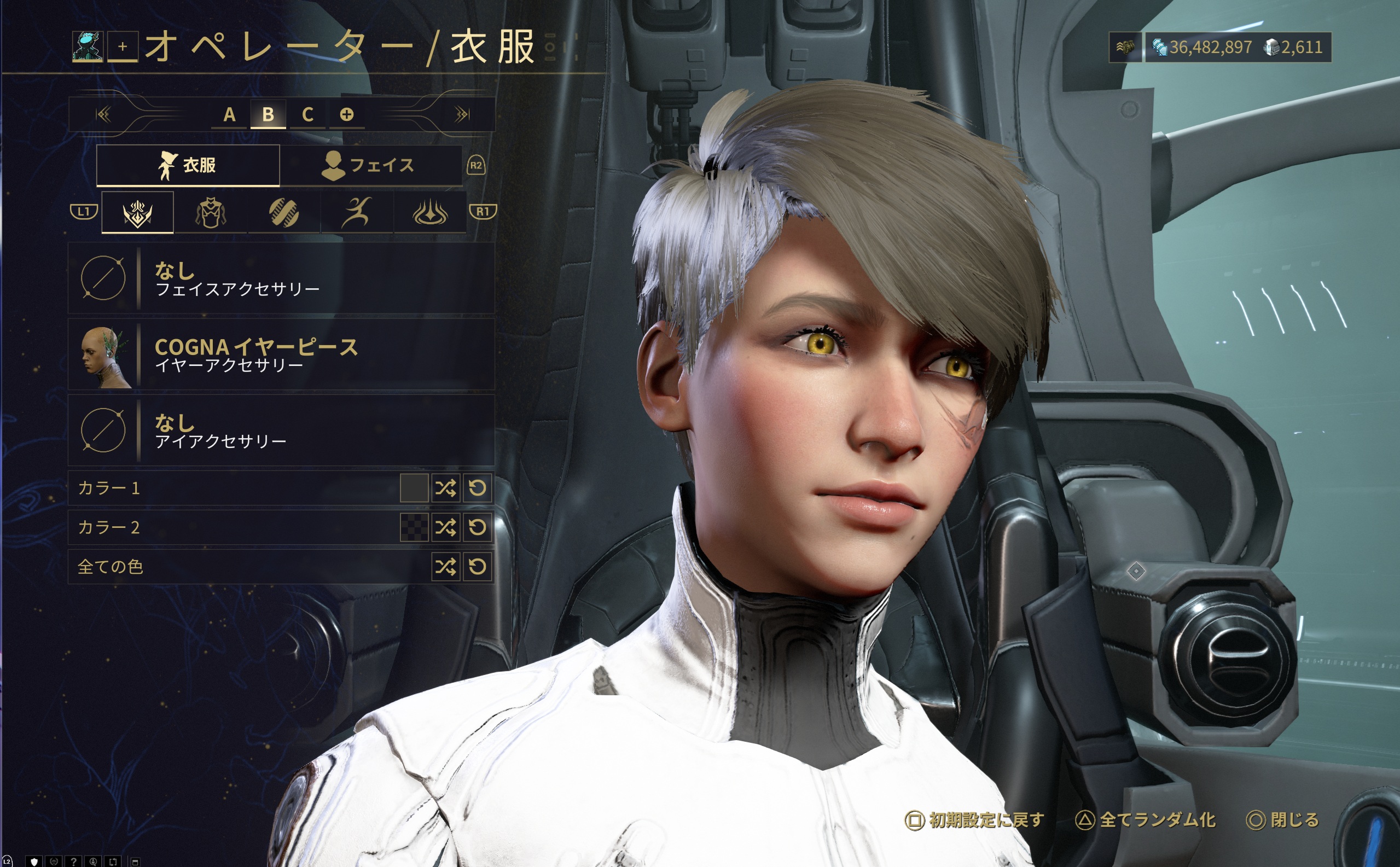Reset 全ての色 to defaults
This screenshot has height=867, width=1400.
tap(478, 567)
